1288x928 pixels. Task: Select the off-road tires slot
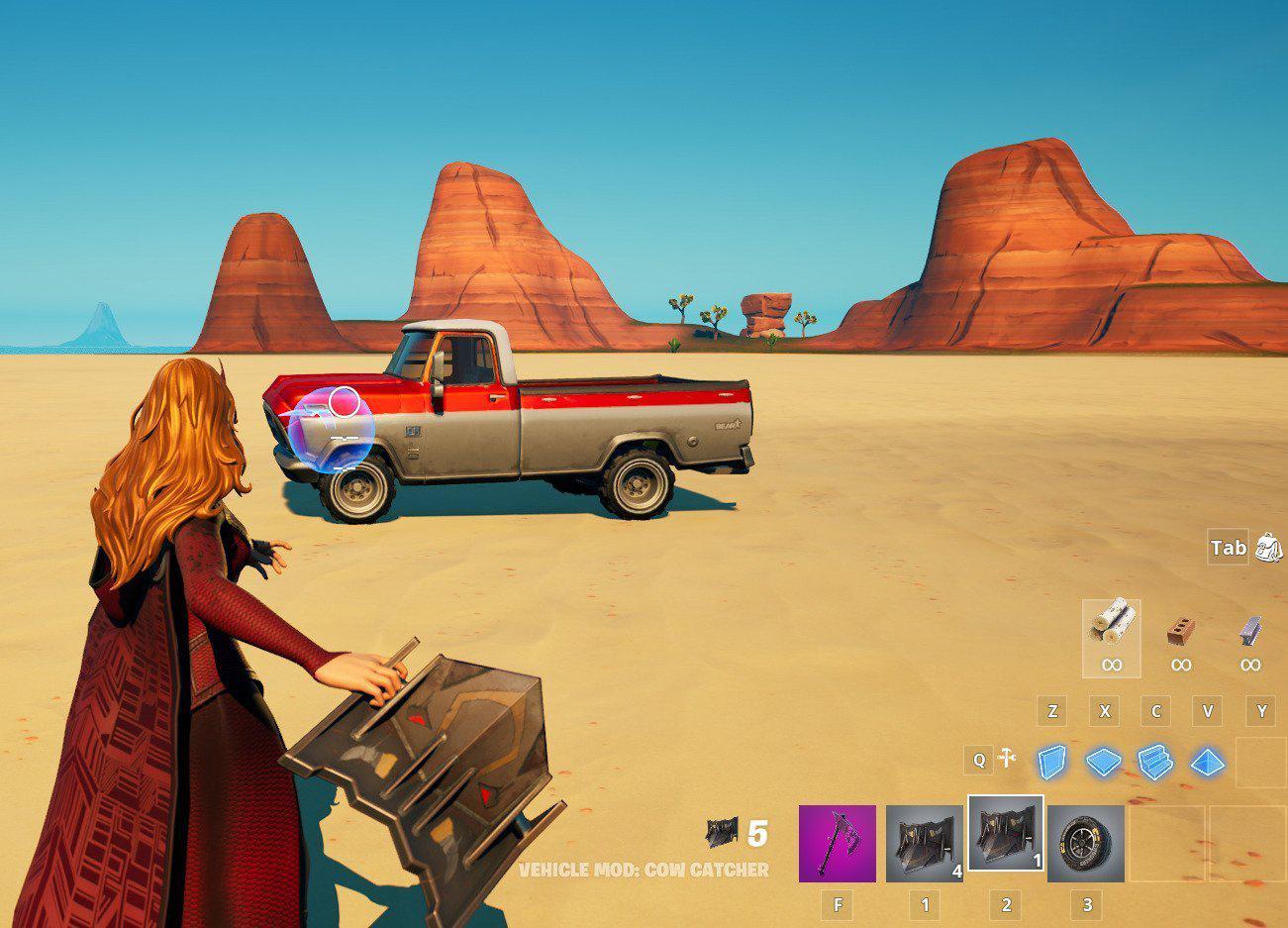1085,843
